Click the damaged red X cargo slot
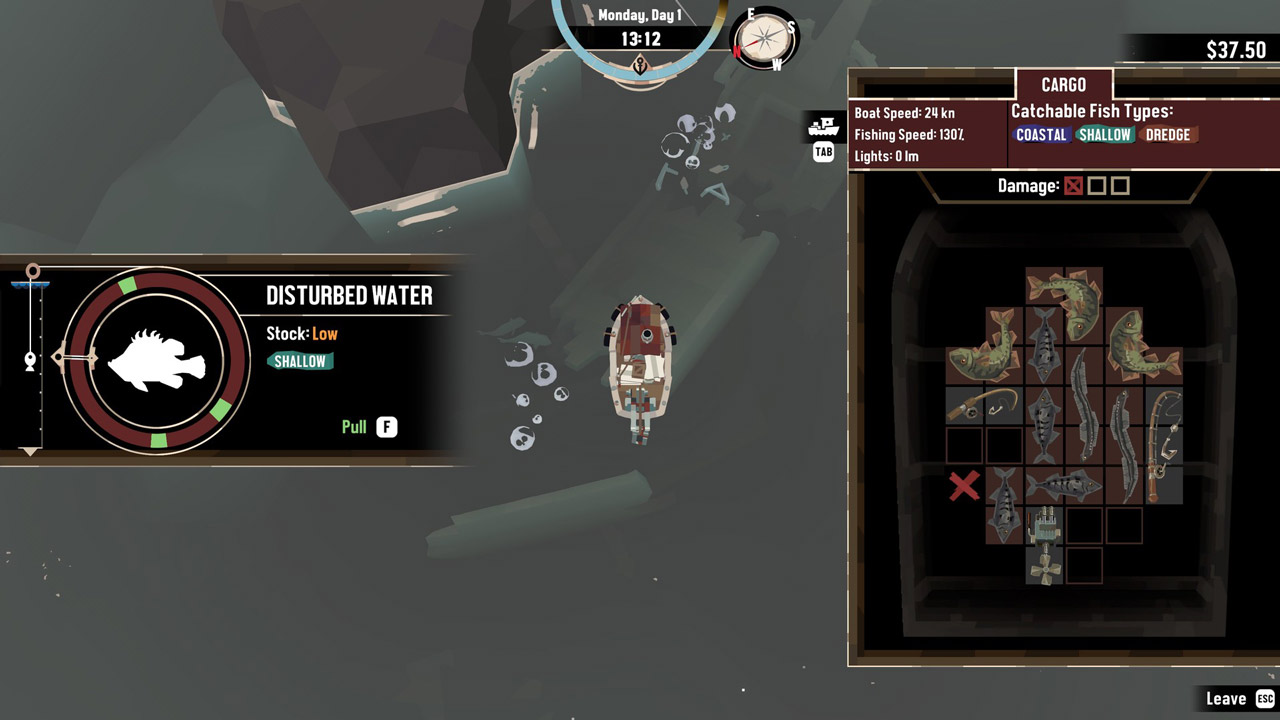Image resolution: width=1280 pixels, height=720 pixels. click(964, 486)
